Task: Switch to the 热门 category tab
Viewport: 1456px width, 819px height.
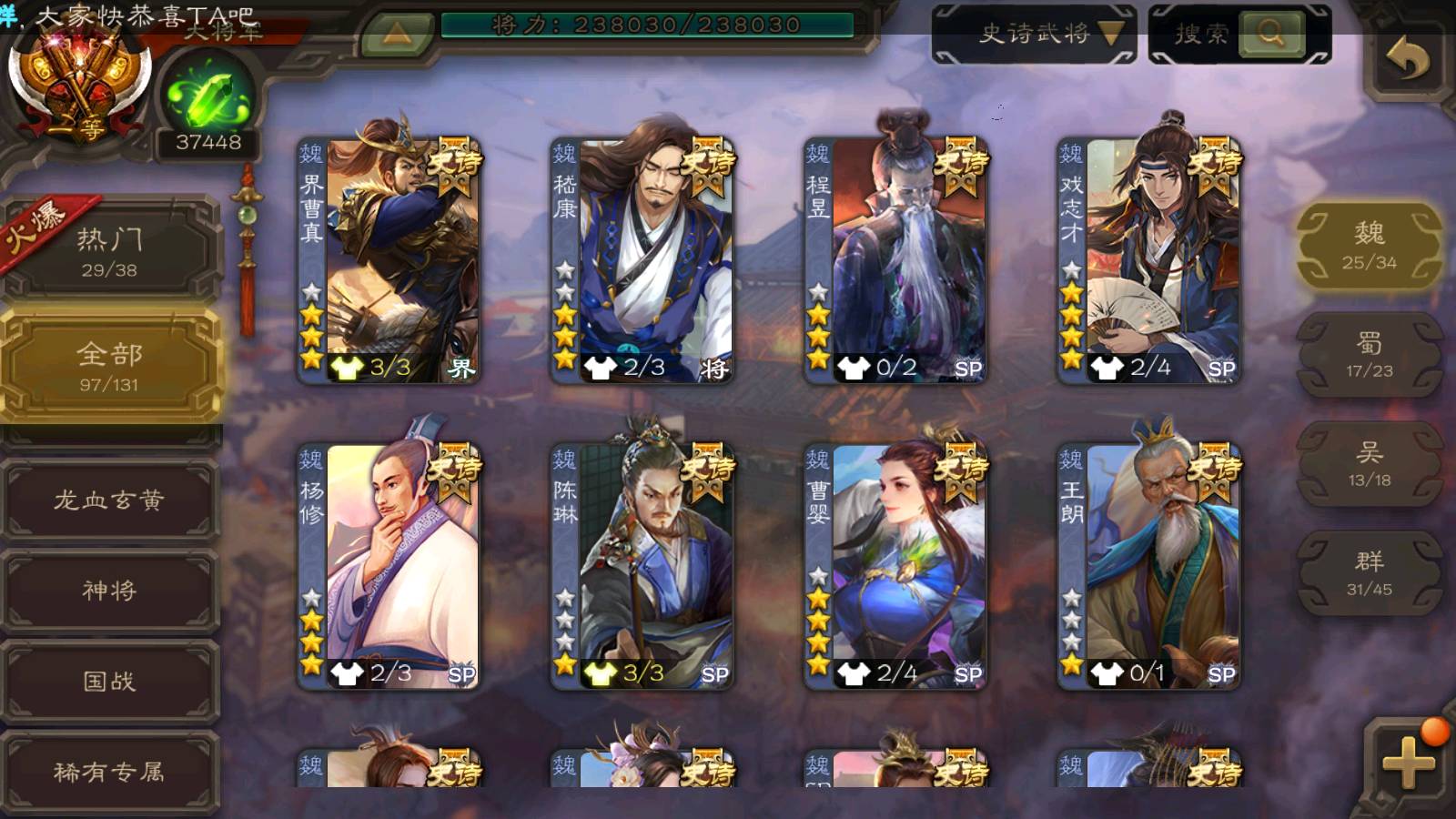Action: tap(109, 251)
